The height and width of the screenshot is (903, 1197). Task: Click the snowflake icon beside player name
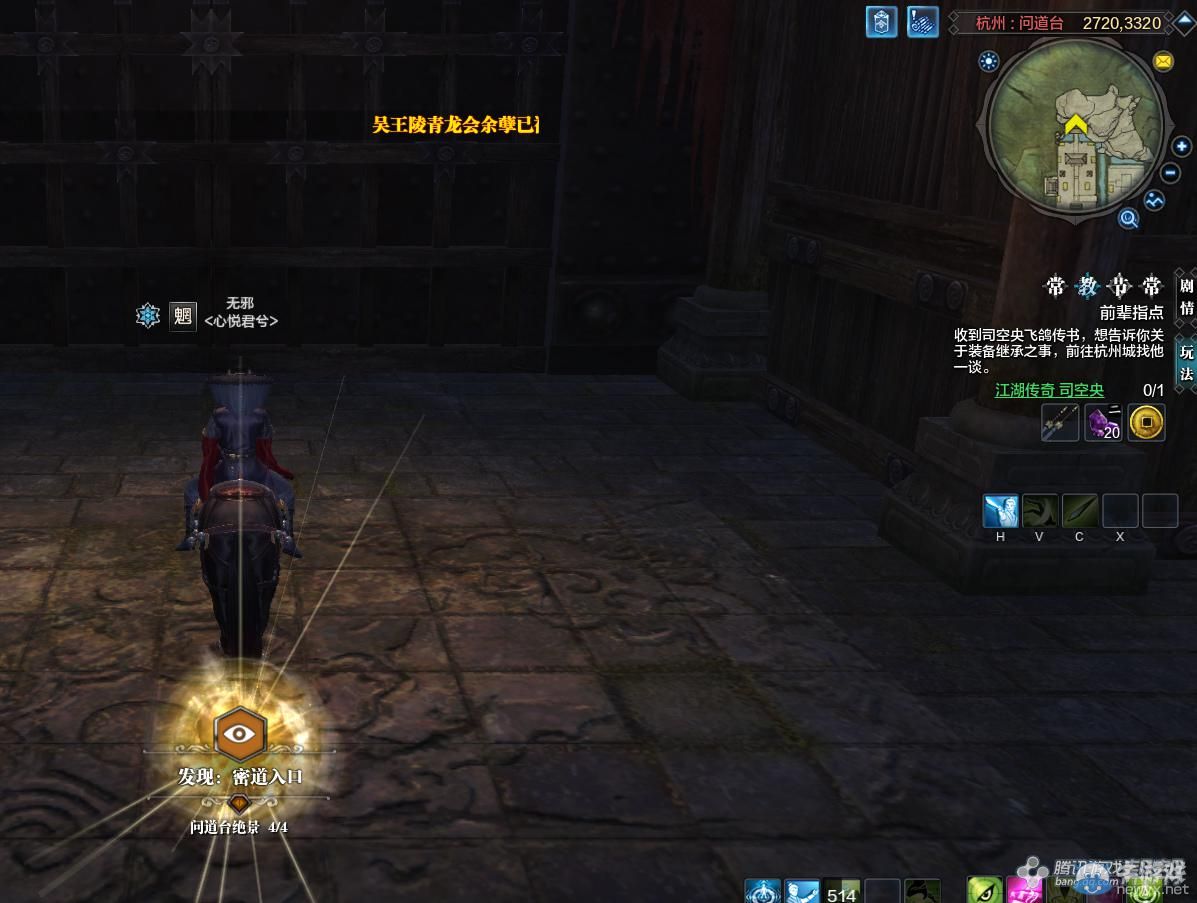pos(148,316)
